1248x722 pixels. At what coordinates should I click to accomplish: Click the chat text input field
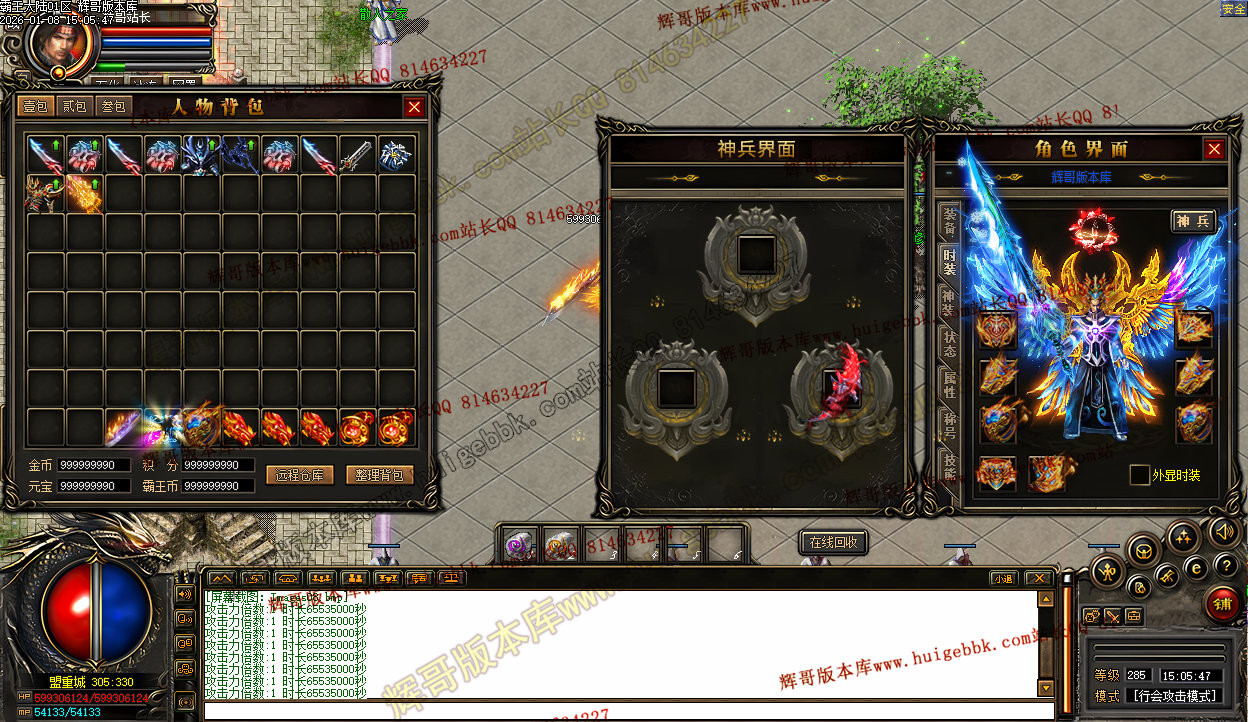point(620,712)
